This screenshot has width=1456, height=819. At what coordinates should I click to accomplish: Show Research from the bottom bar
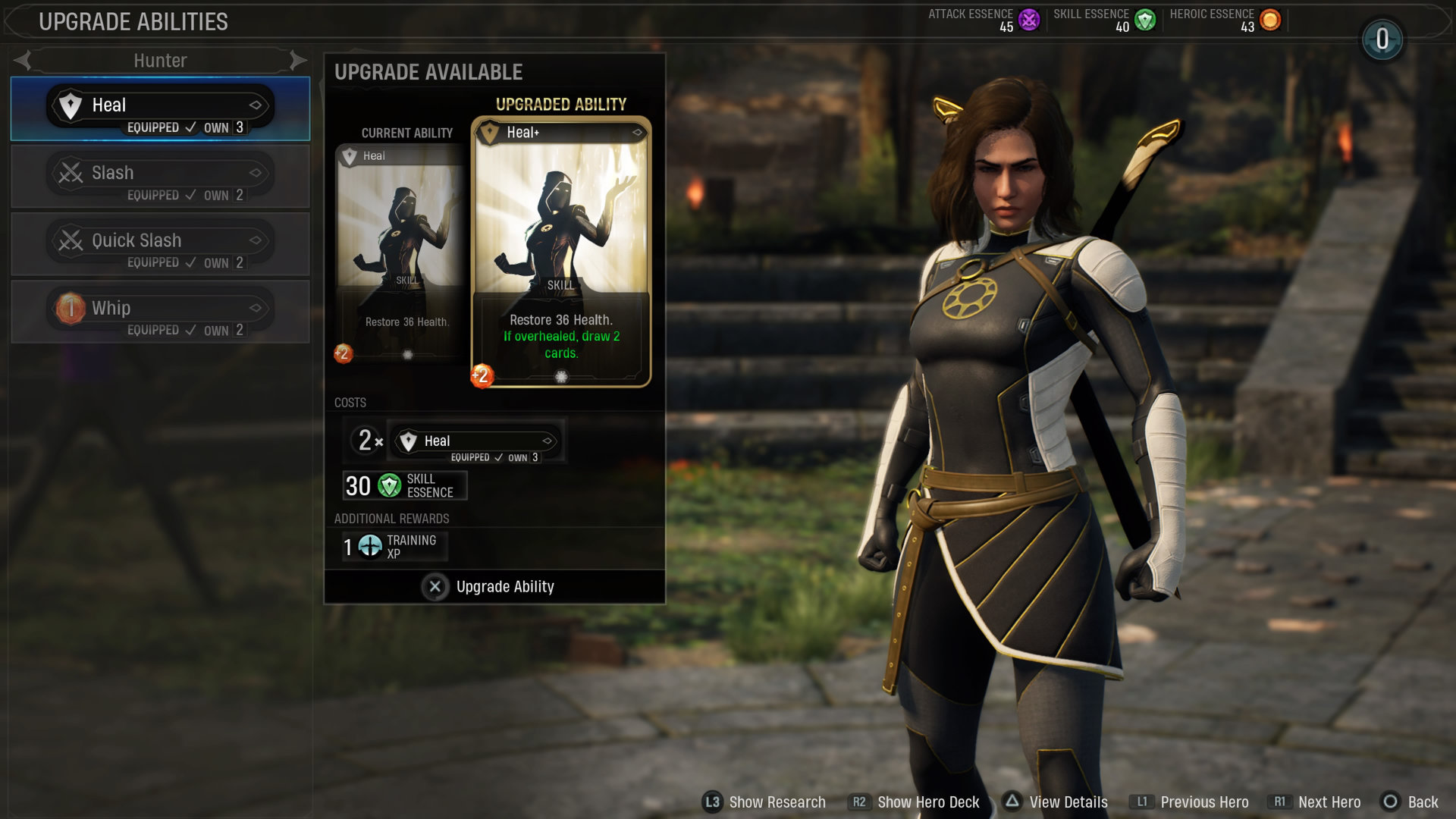(764, 802)
